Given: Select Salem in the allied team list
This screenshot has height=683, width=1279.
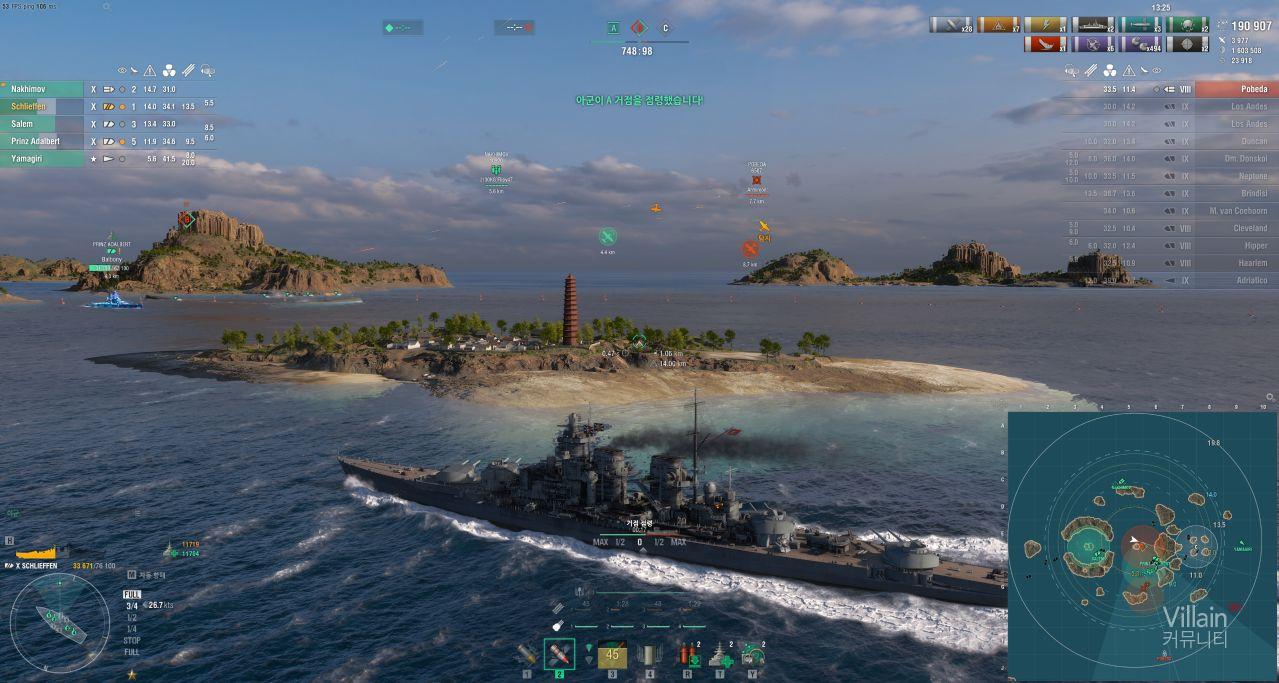Looking at the screenshot, I should click(x=42, y=124).
